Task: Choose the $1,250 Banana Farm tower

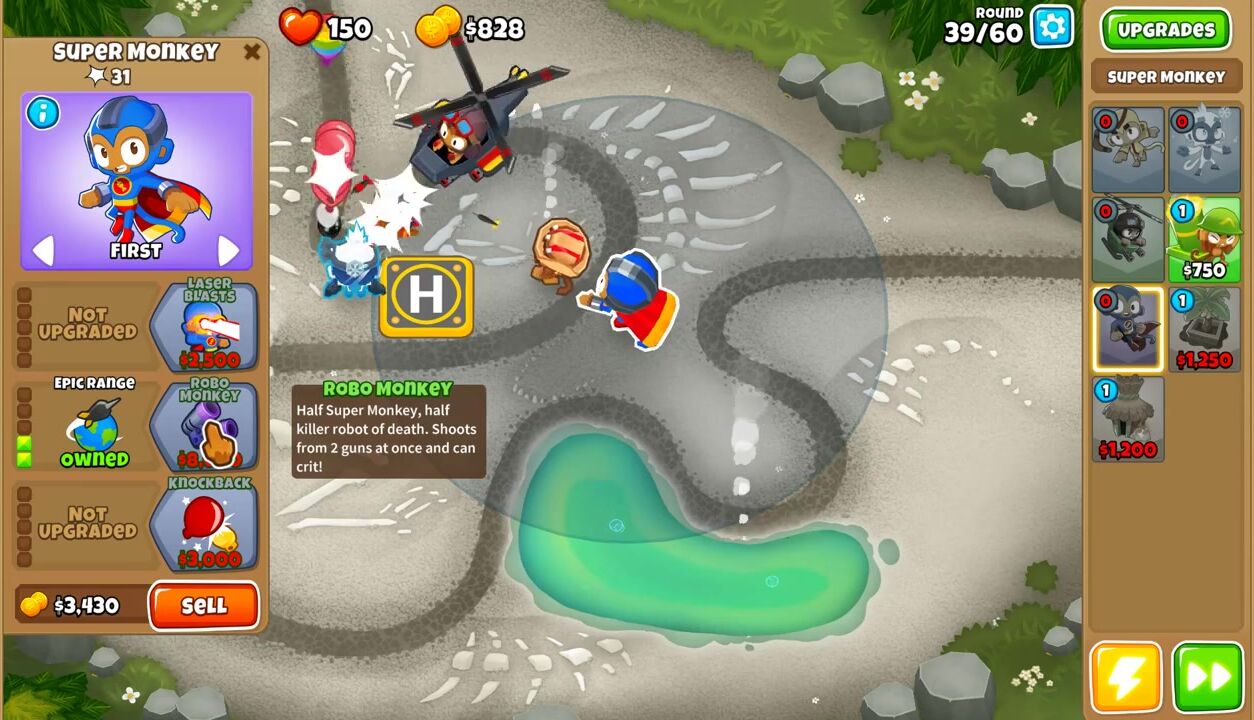Action: point(1204,329)
